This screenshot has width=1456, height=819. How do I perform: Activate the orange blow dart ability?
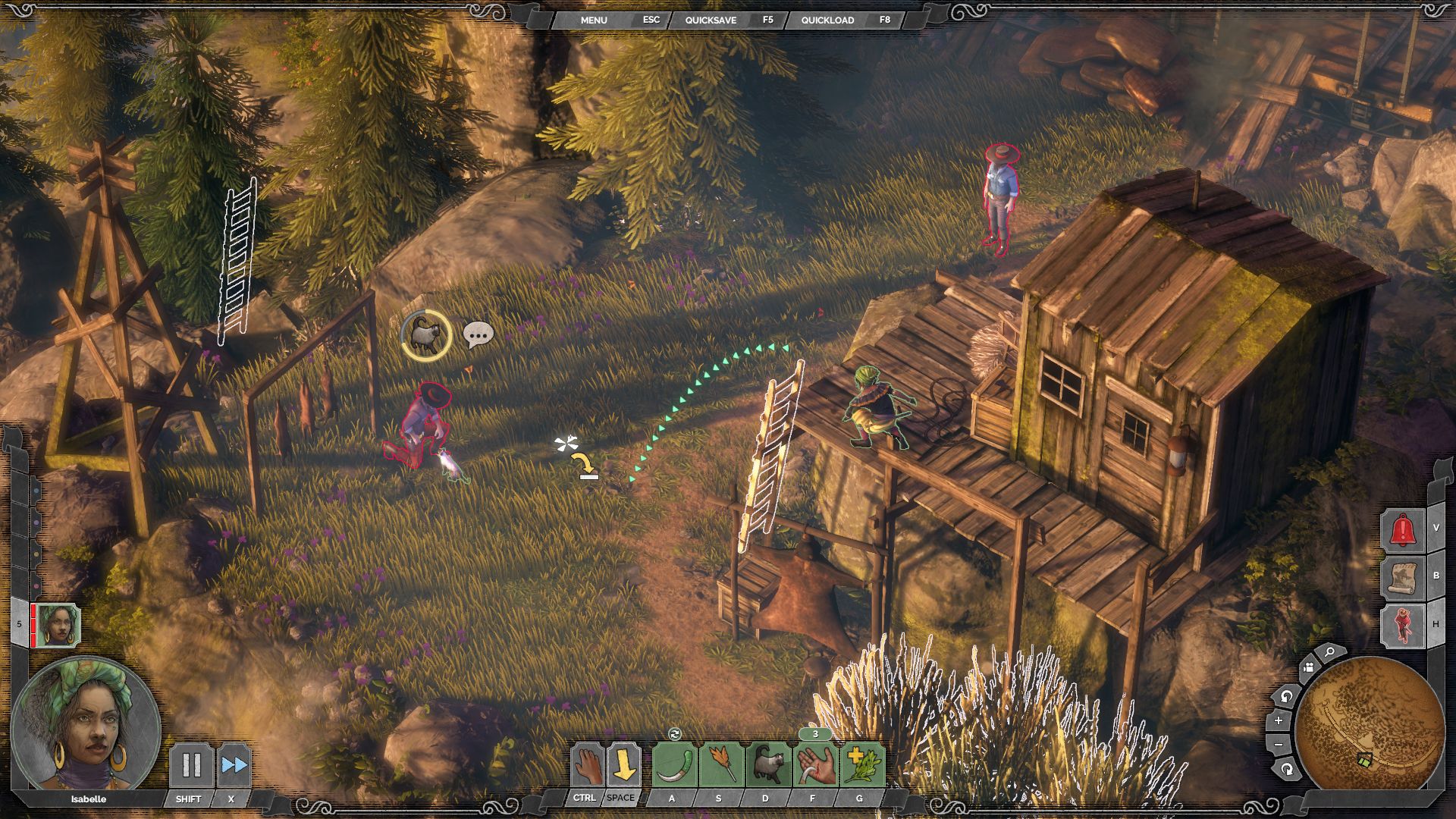click(x=720, y=765)
